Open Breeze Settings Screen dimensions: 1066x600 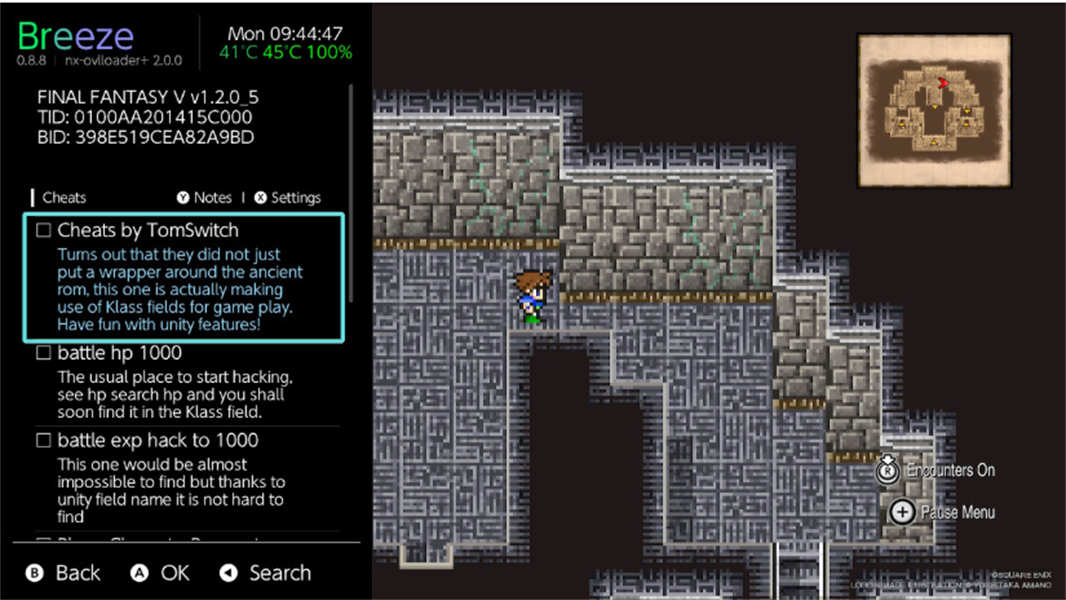click(288, 198)
